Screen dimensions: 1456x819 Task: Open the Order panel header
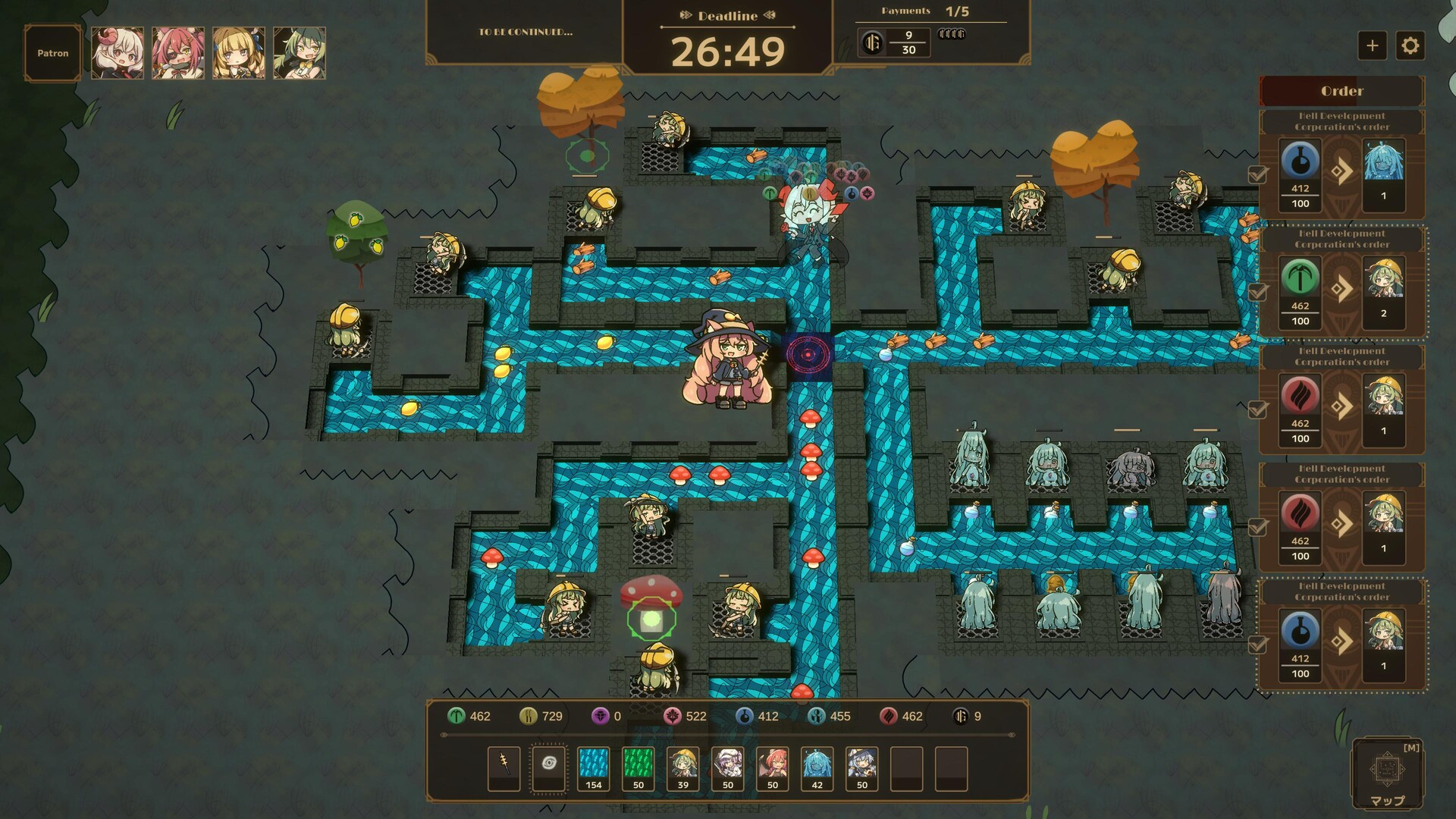(x=1341, y=91)
